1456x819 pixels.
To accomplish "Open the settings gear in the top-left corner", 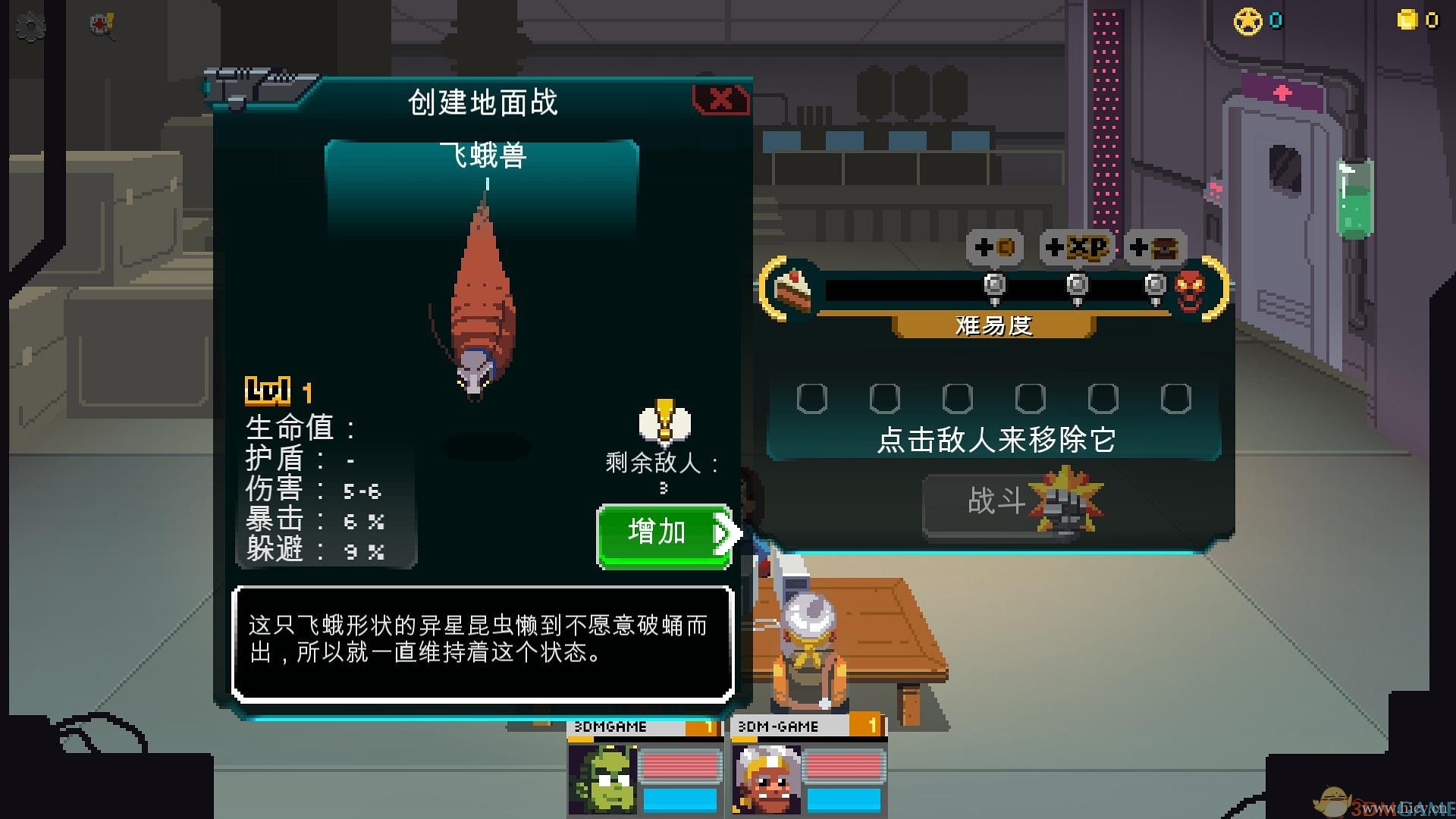I will tap(30, 26).
